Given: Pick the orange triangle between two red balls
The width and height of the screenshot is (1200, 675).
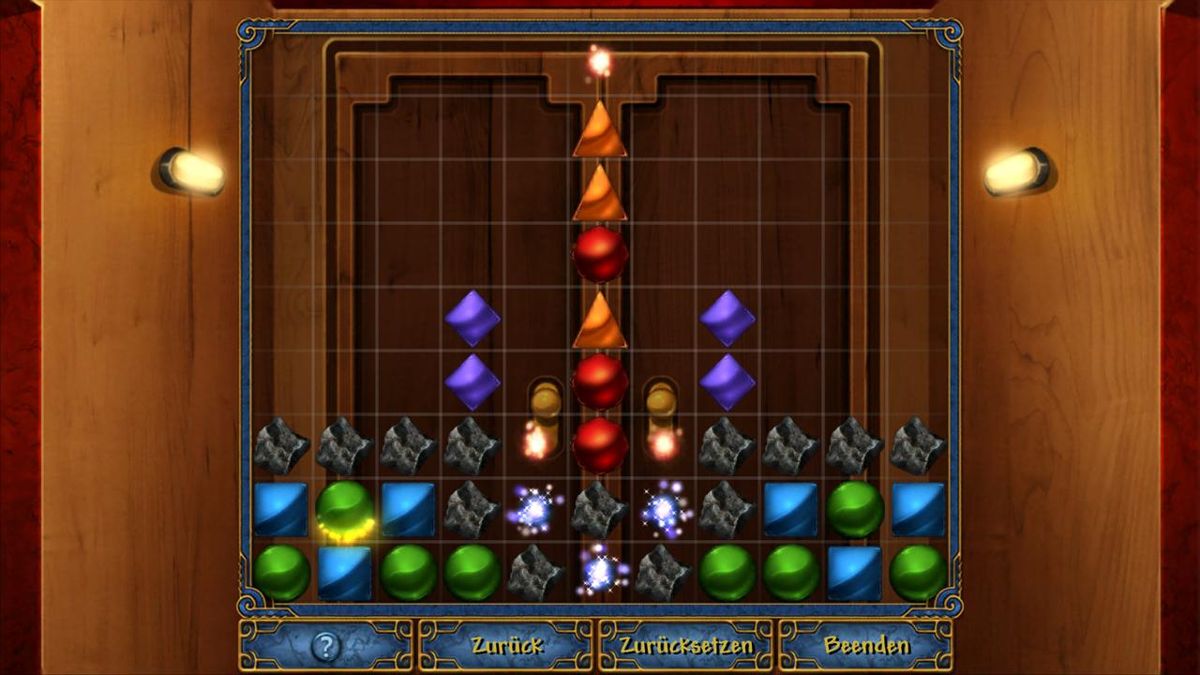Looking at the screenshot, I should coord(600,321).
